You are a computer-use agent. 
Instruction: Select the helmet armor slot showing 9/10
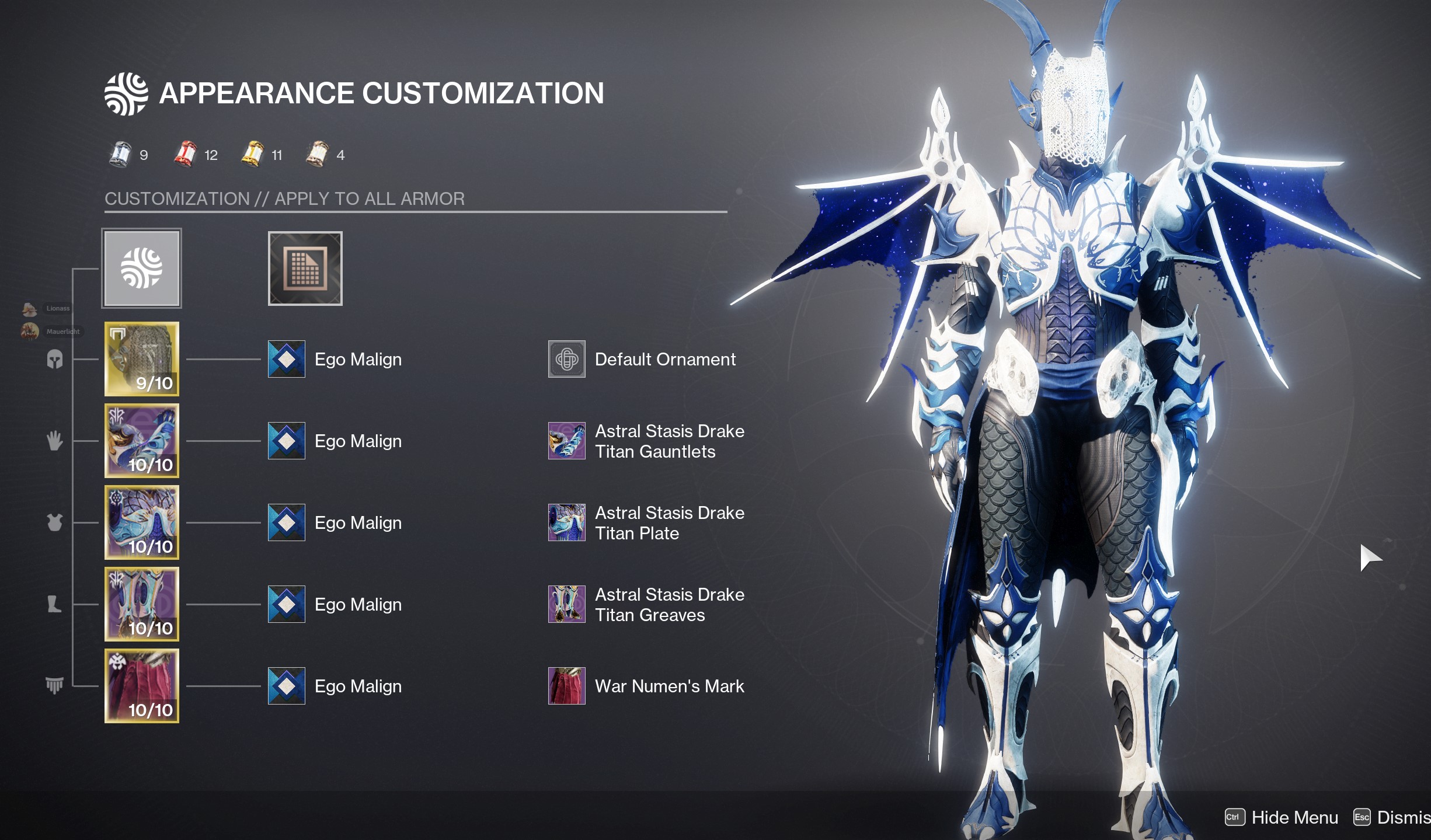[142, 359]
